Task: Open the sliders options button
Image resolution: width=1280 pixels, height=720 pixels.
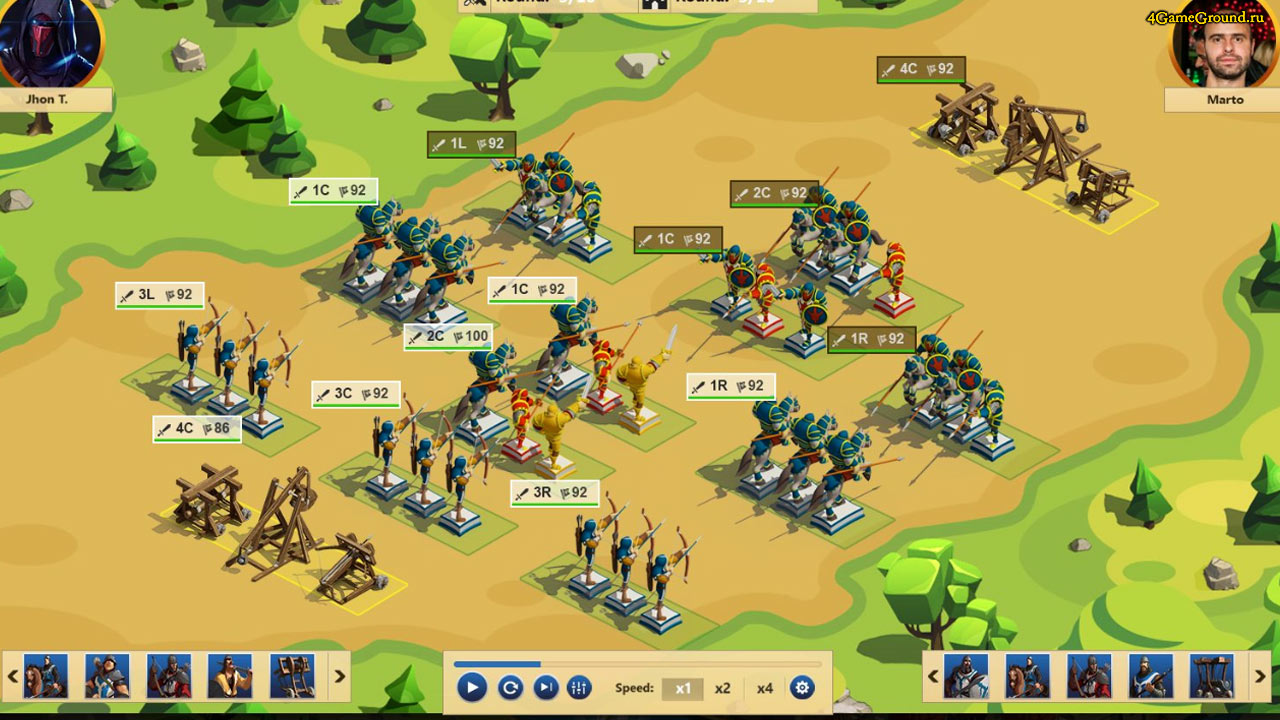Action: tap(579, 688)
